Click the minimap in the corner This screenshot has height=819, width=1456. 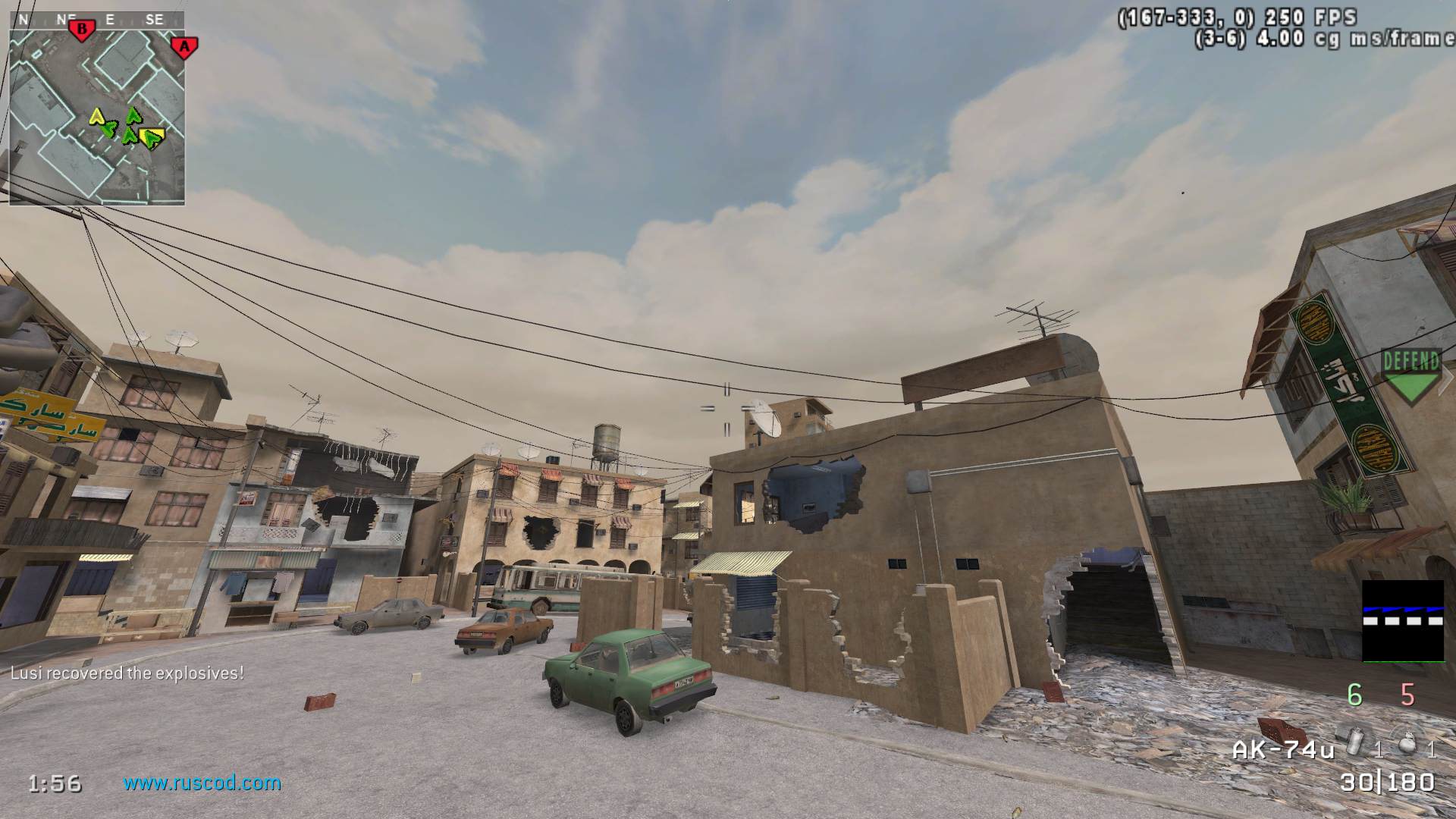(x=97, y=108)
